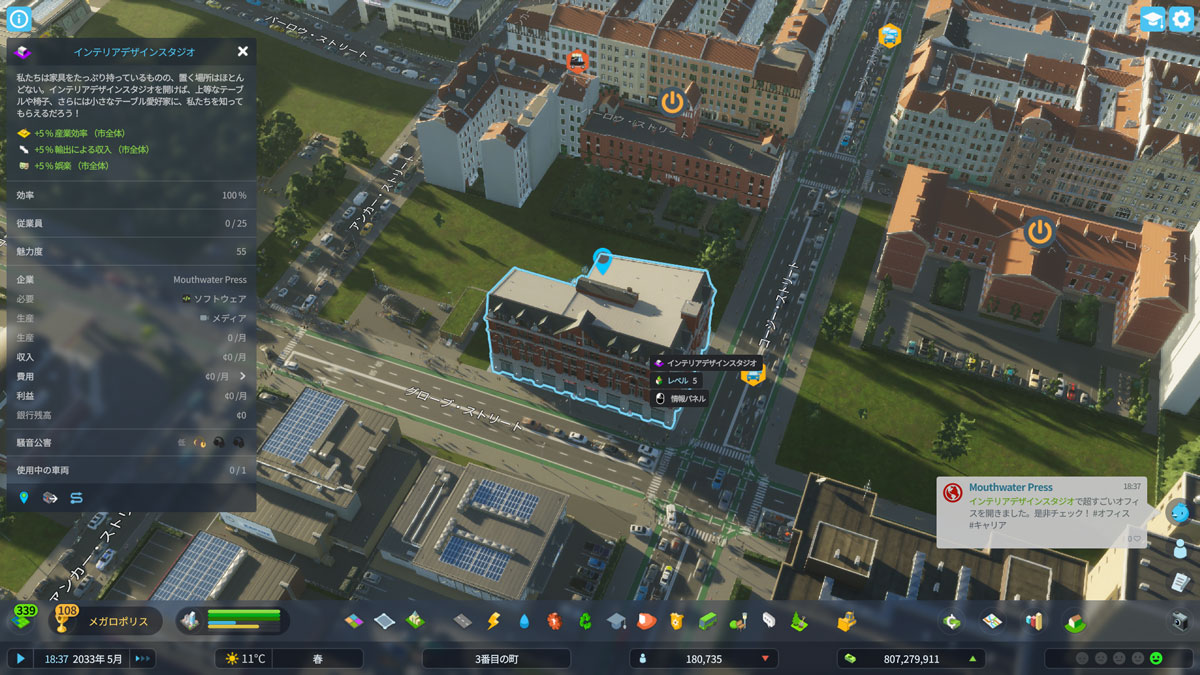Click the play/pause simulation button
This screenshot has height=675, width=1200.
click(x=19, y=658)
